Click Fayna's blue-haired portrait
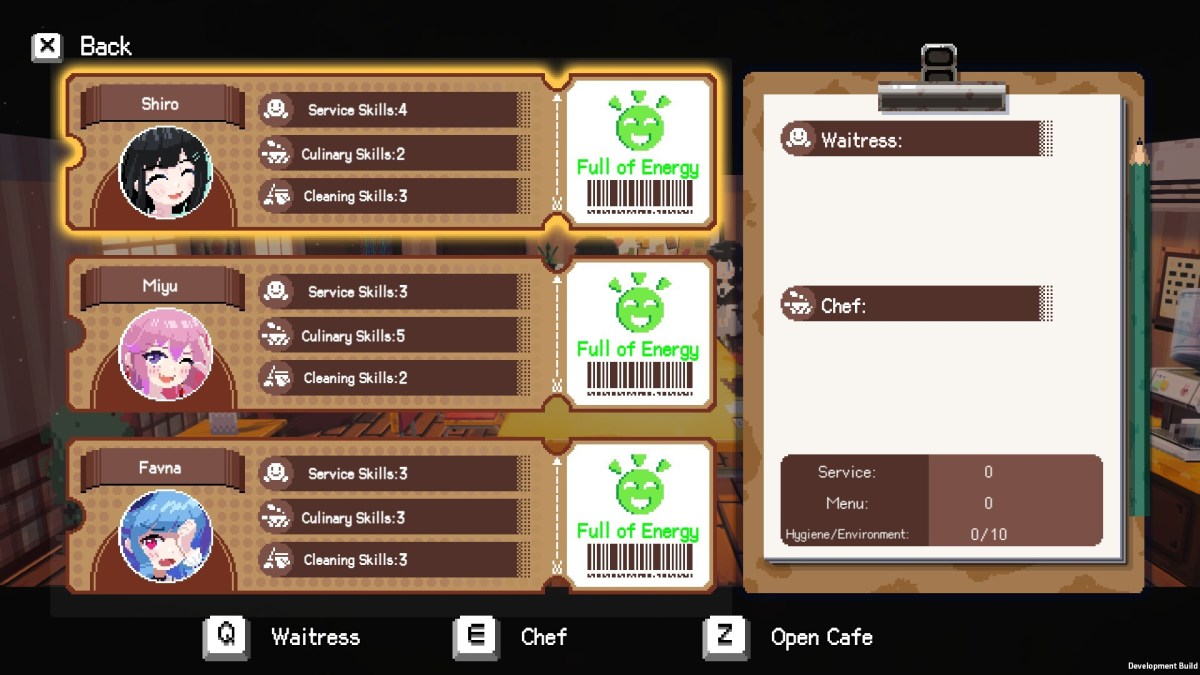The width and height of the screenshot is (1200, 675). tap(165, 536)
